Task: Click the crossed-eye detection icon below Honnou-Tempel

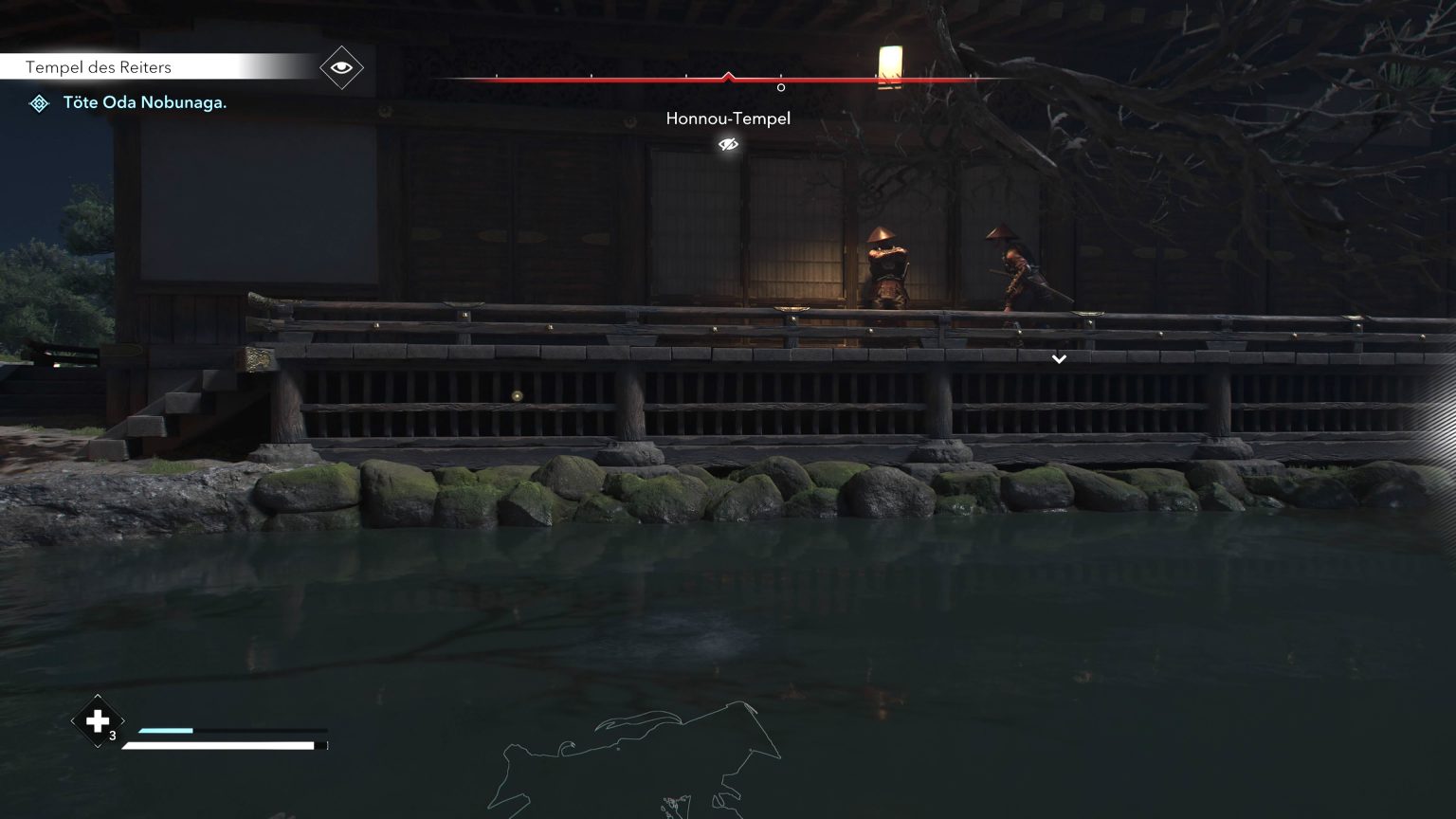Action: [x=727, y=144]
